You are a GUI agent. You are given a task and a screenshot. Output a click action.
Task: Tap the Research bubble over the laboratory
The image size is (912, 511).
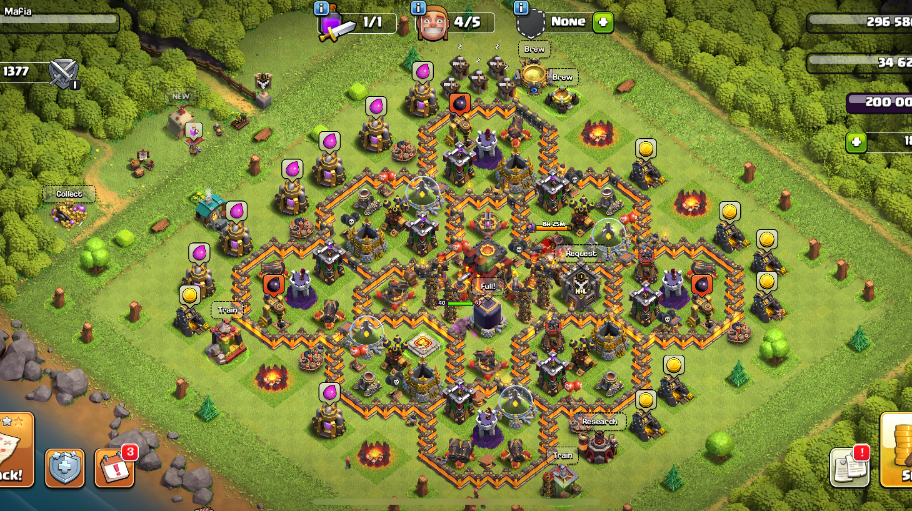[x=599, y=421]
